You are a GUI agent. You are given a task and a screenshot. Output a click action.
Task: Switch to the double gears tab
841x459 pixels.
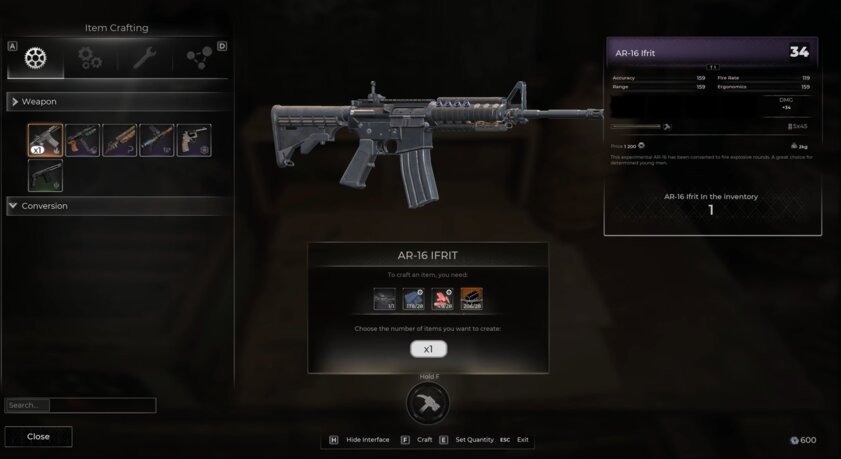coord(91,59)
